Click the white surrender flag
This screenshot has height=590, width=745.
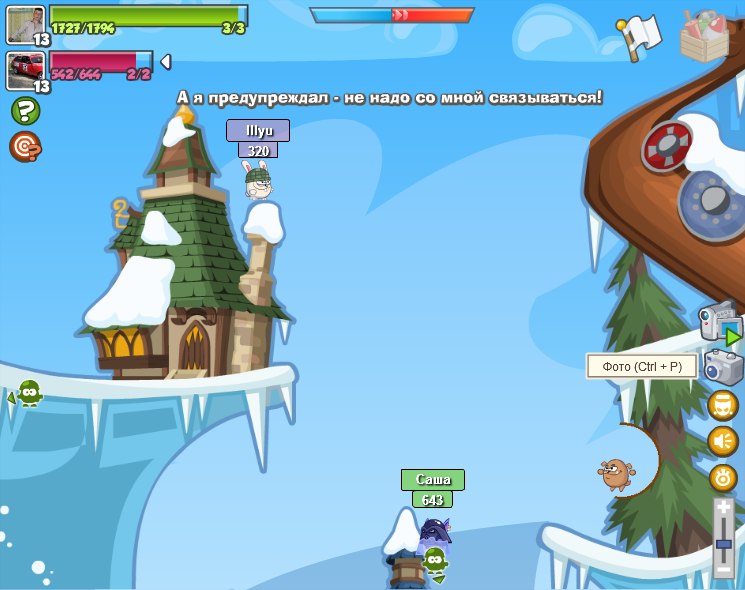click(639, 37)
